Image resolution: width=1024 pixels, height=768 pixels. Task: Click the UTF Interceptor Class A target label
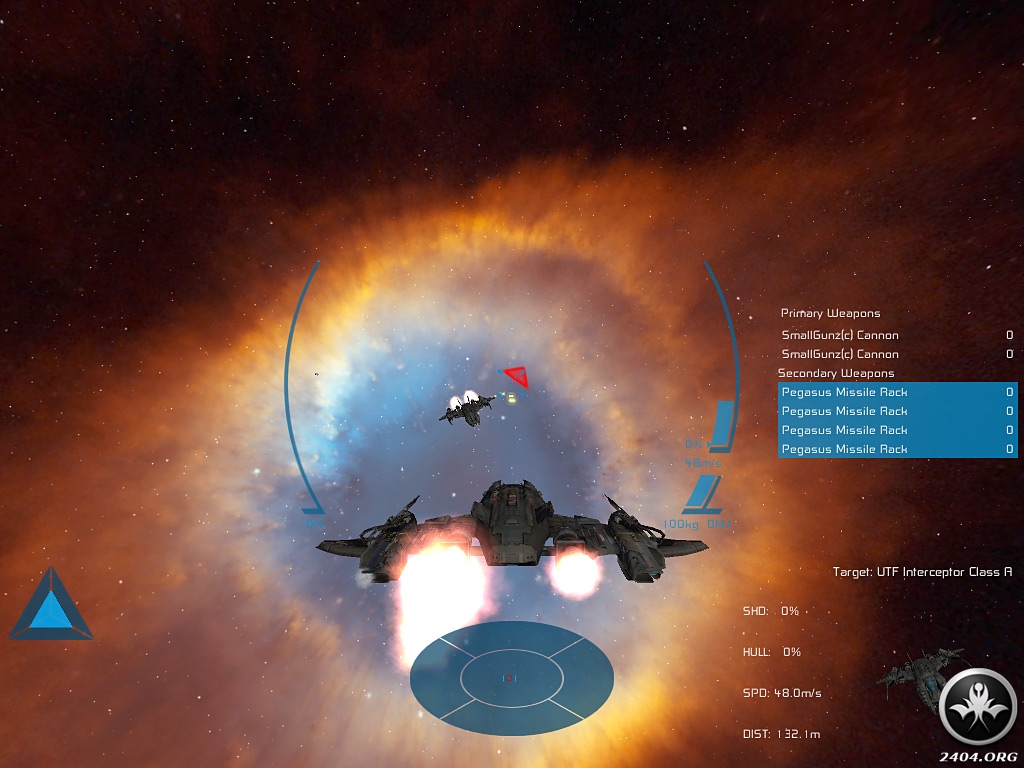(x=922, y=572)
